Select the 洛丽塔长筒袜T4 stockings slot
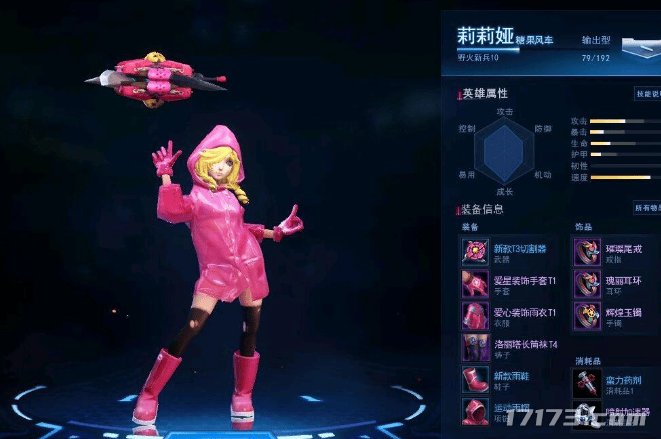Viewport: 661px width, 439px height. 474,348
